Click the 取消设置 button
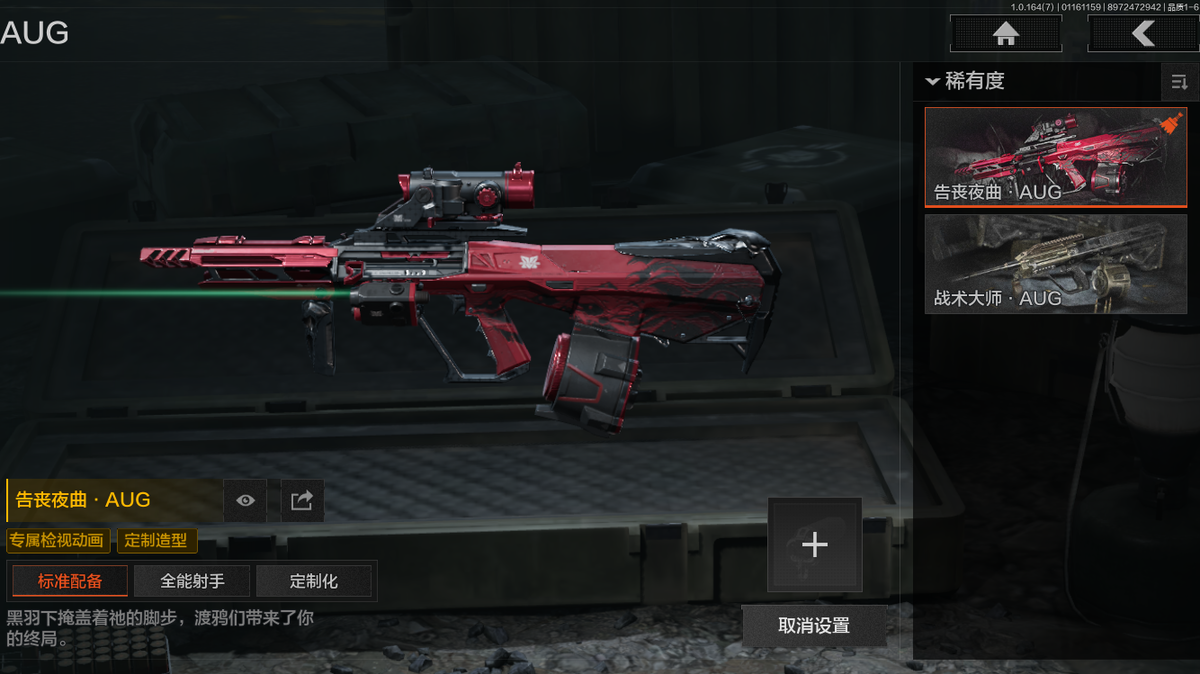This screenshot has height=674, width=1200. pos(814,626)
